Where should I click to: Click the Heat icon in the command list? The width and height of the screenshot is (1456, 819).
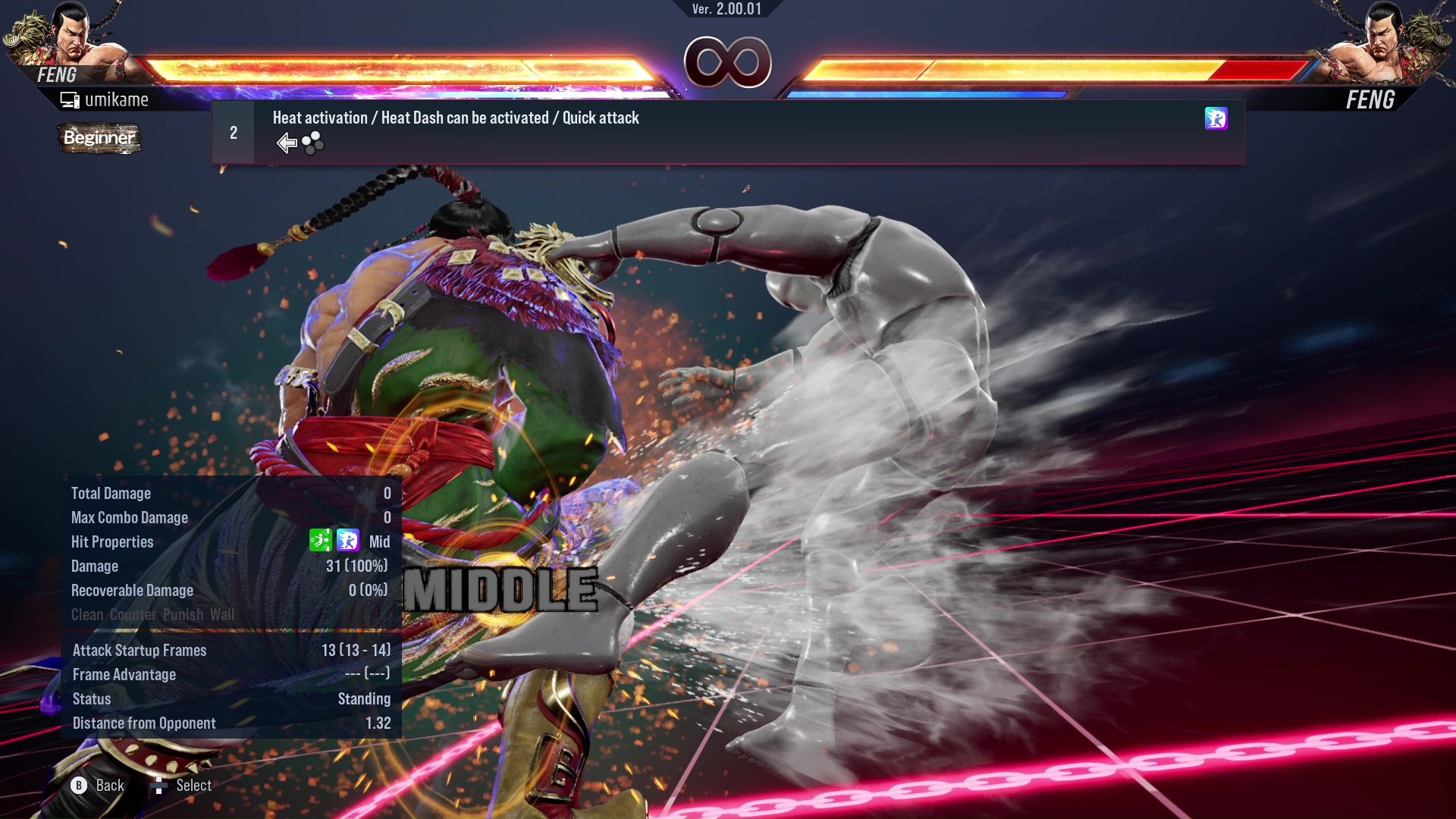pos(1216,119)
